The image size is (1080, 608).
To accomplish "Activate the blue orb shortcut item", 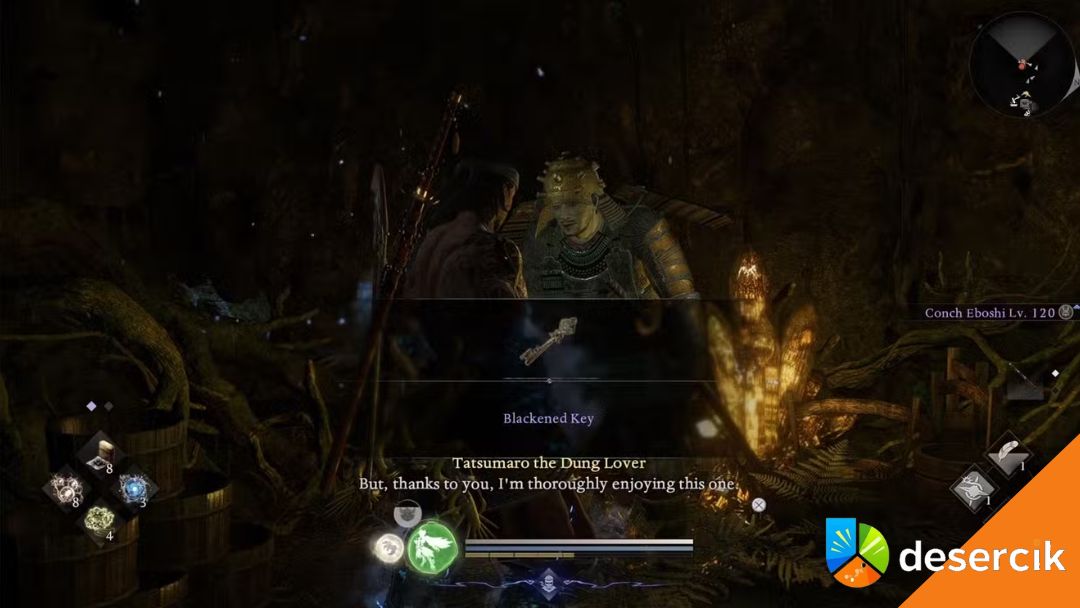I will [x=132, y=489].
